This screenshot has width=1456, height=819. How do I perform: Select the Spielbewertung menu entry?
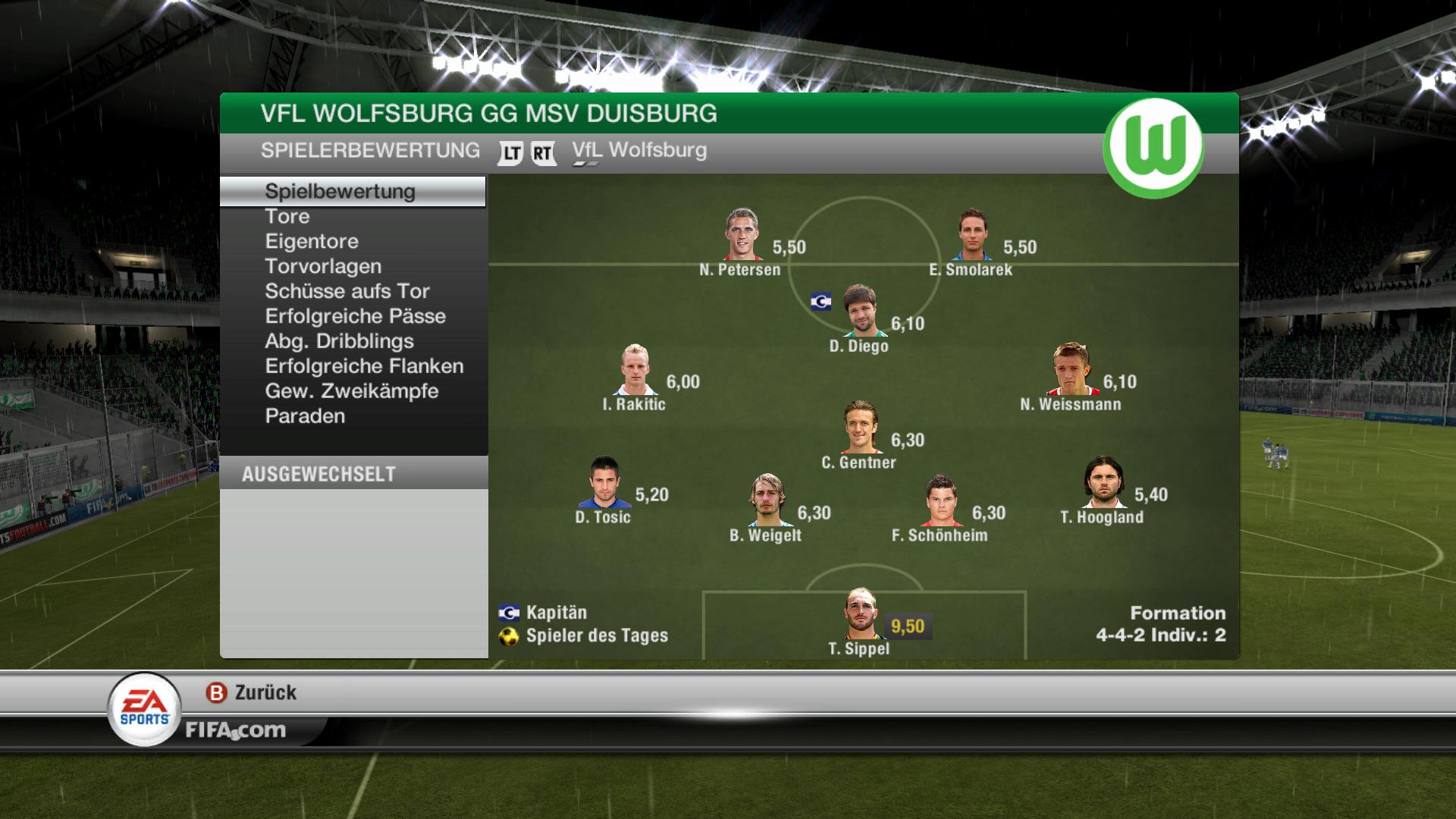[340, 192]
